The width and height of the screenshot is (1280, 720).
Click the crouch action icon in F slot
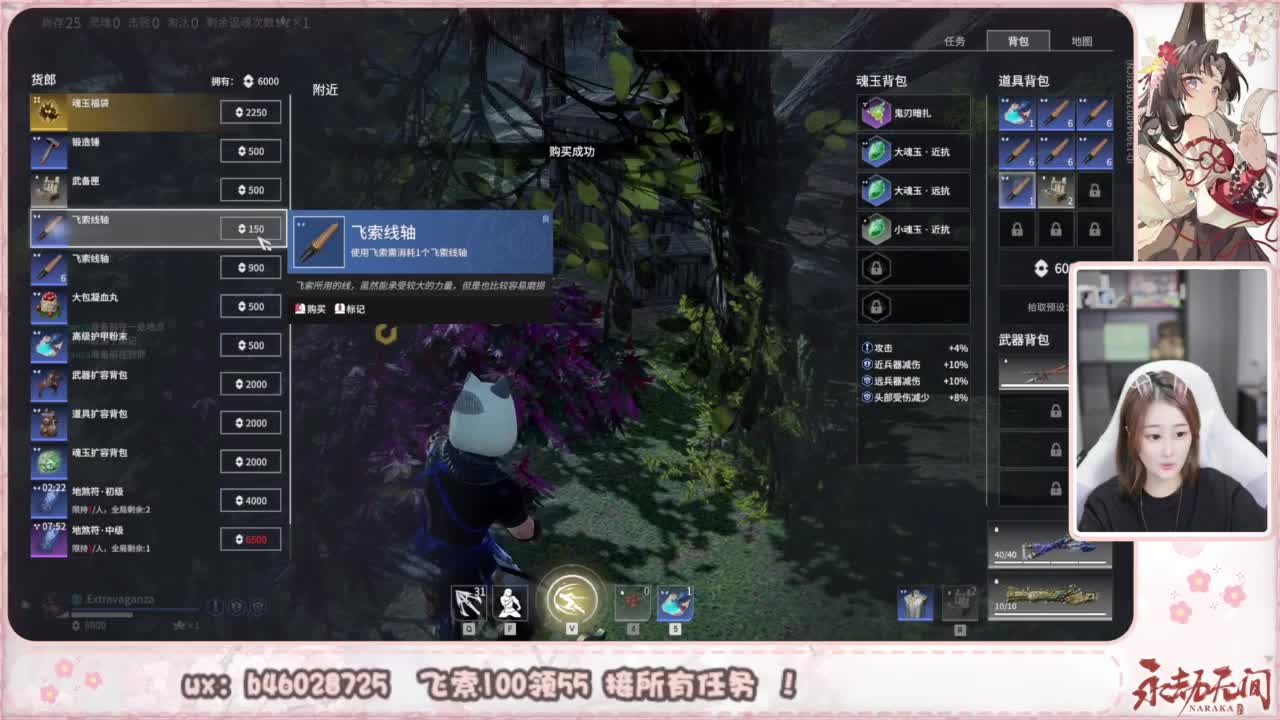[x=508, y=600]
